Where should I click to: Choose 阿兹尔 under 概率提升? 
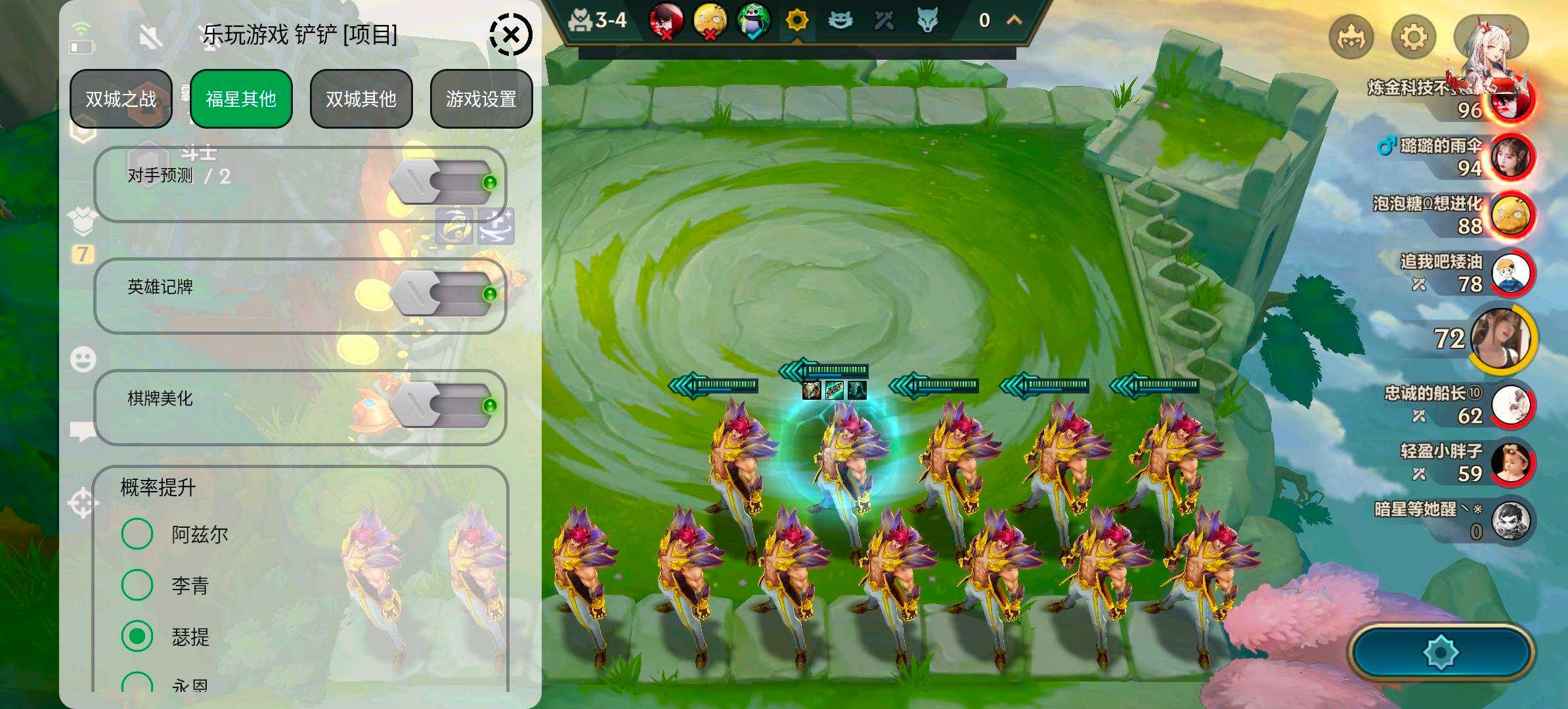[x=137, y=534]
